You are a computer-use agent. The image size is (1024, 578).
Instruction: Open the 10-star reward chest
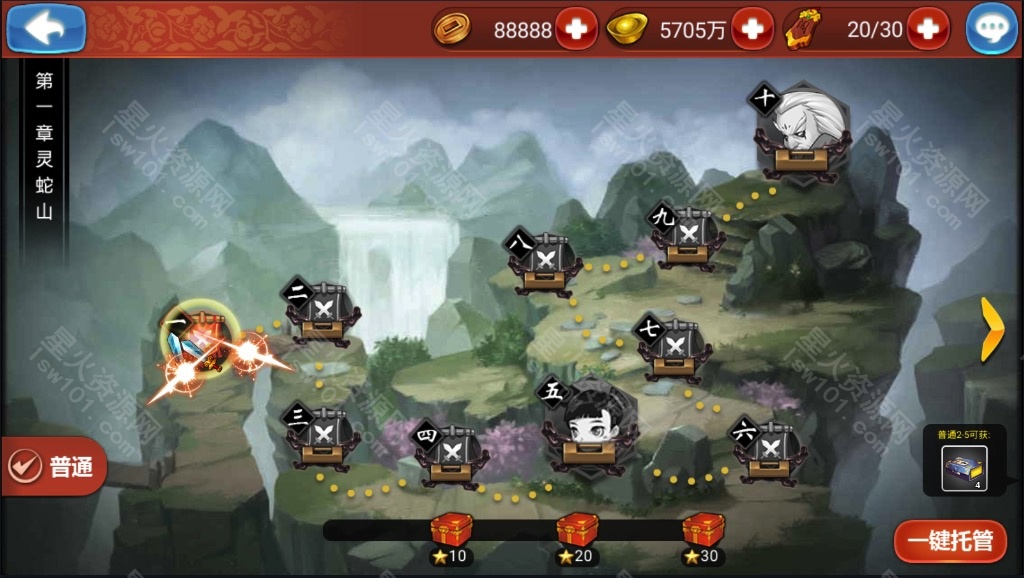coord(450,530)
